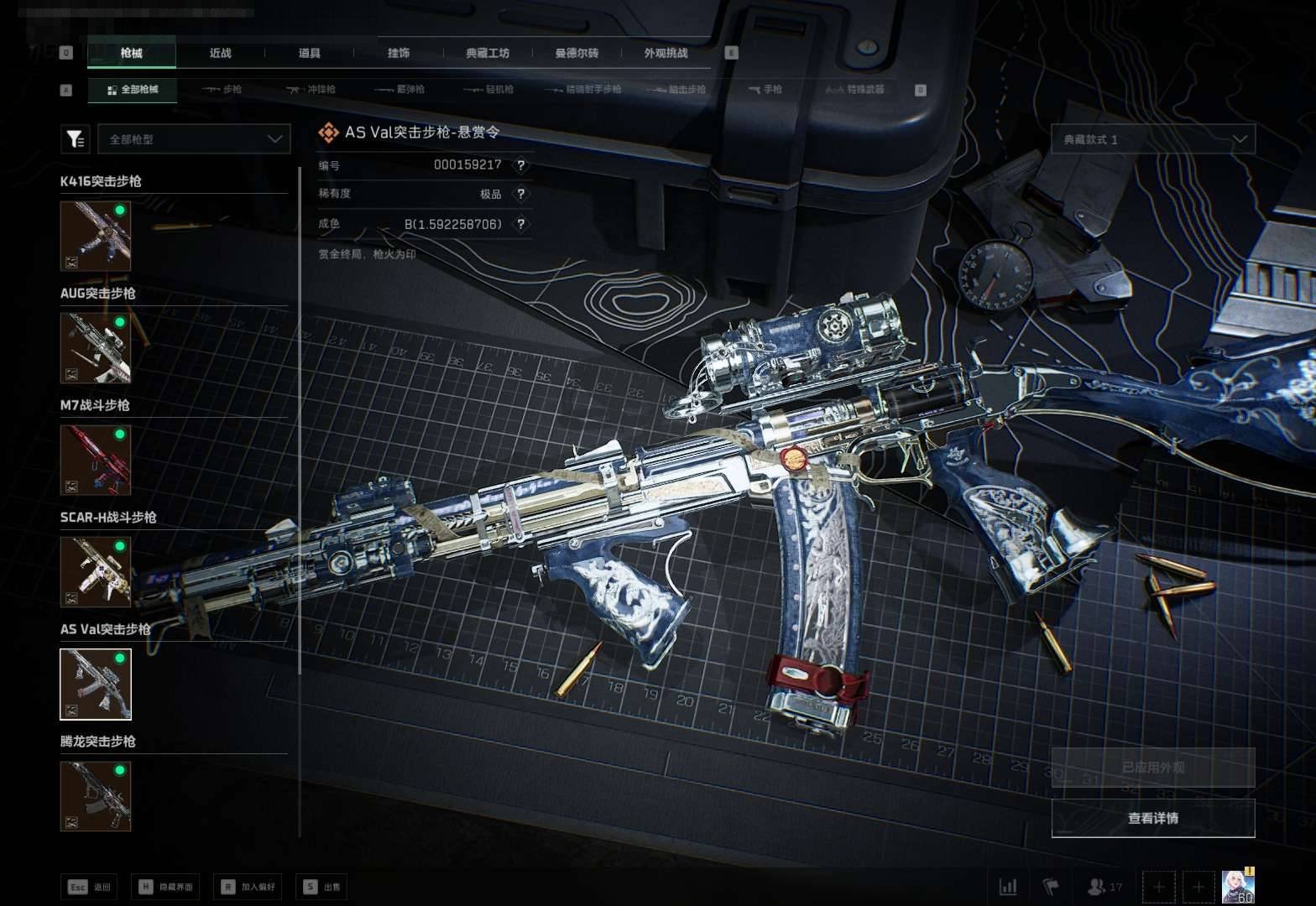This screenshot has width=1316, height=906.
Task: Open the 外观挑战 tab
Action: click(666, 53)
